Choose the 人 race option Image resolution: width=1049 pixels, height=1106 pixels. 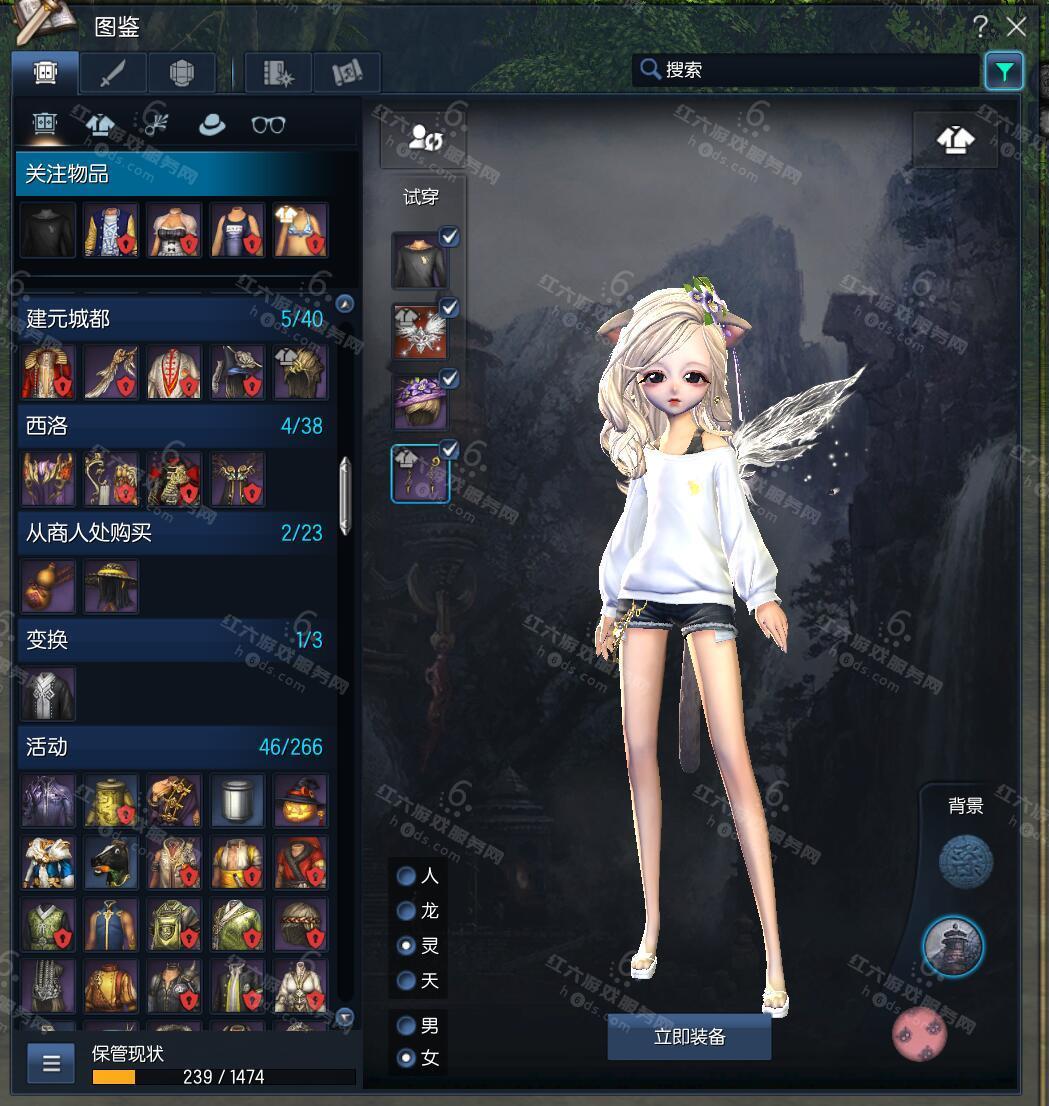tap(407, 876)
